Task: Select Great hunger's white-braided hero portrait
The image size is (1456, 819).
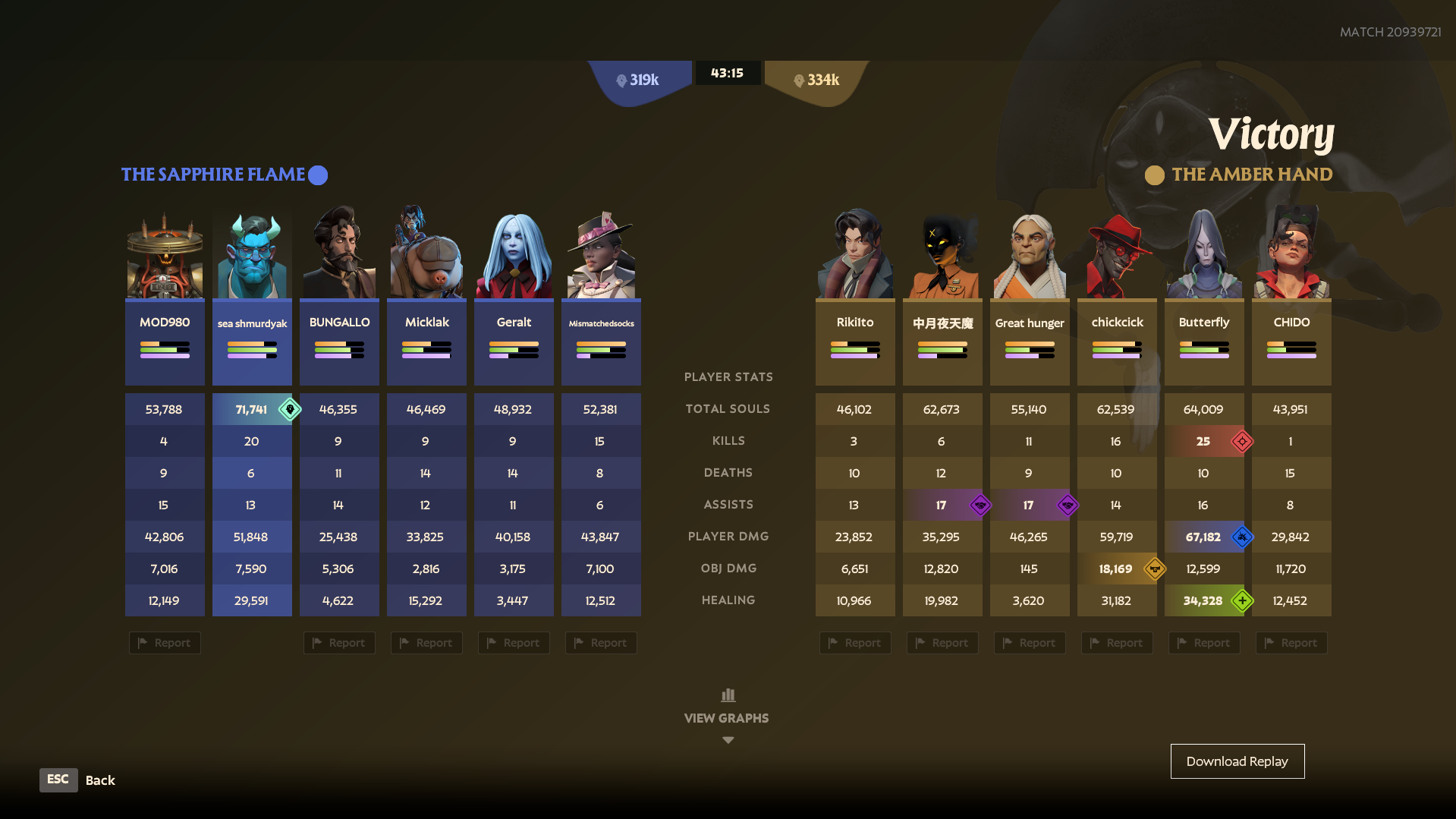Action: tap(1030, 256)
